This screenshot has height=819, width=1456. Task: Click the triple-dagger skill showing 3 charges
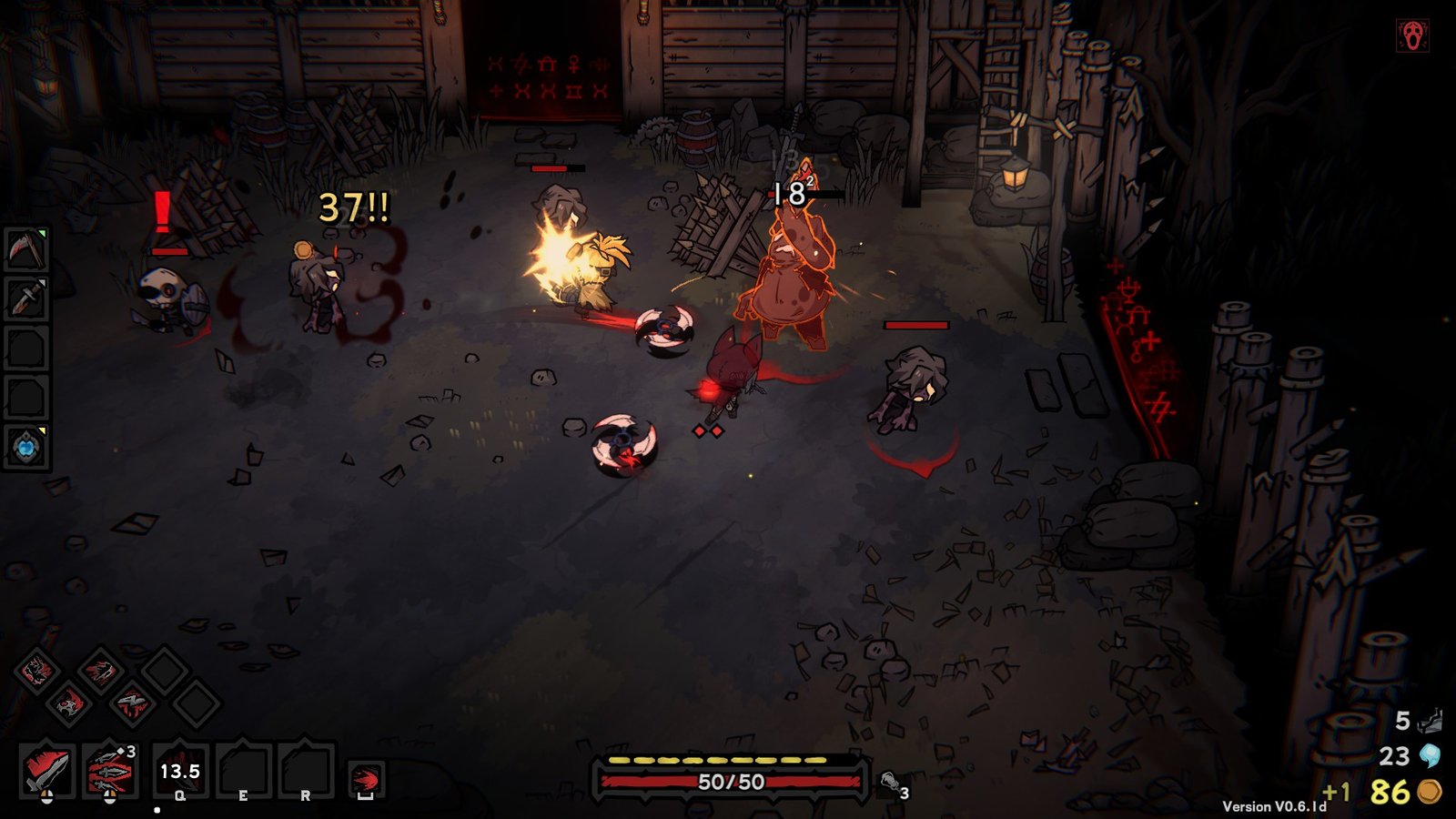pyautogui.click(x=107, y=771)
